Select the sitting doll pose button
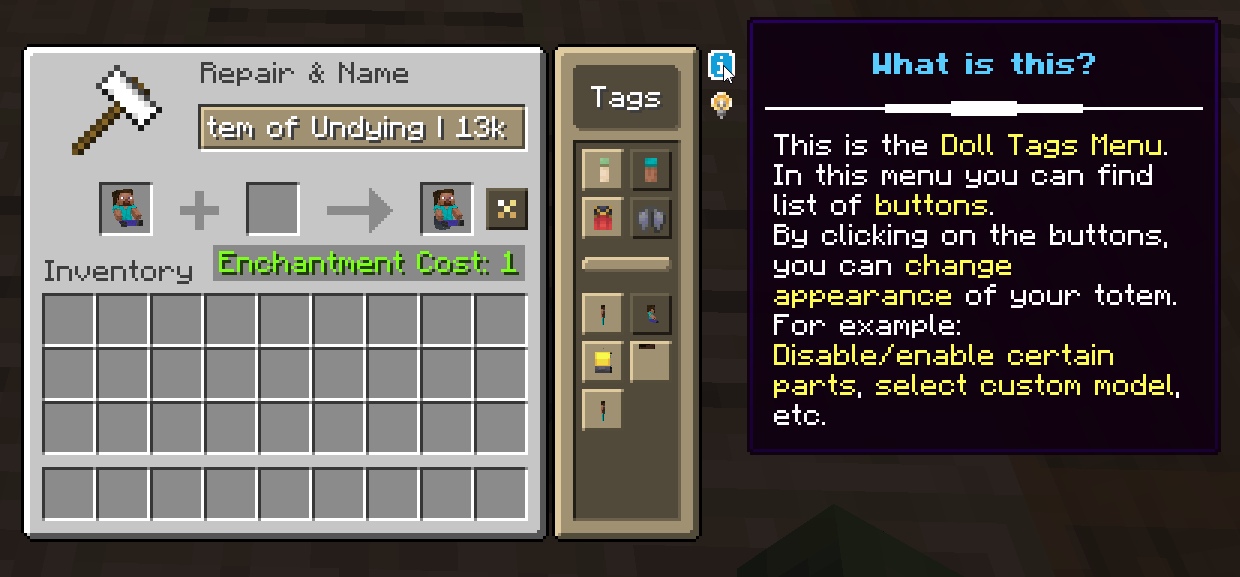This screenshot has width=1240, height=577. 651,314
